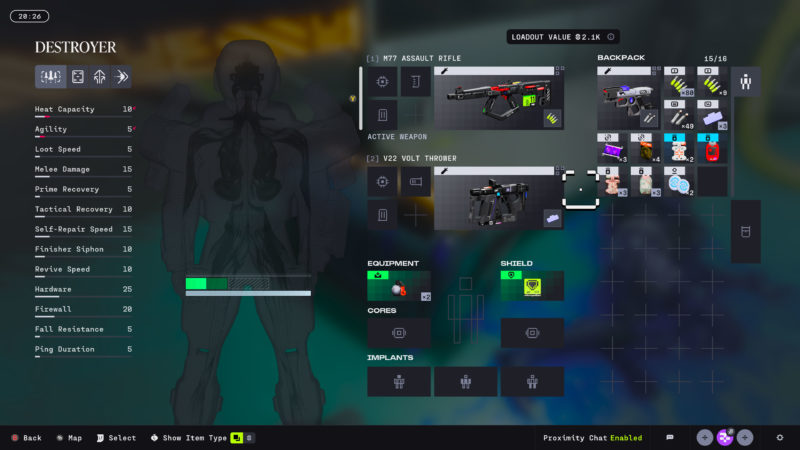Viewport: 800px width, 450px height.
Task: Select the green ammo stack of 9
Action: tap(713, 84)
